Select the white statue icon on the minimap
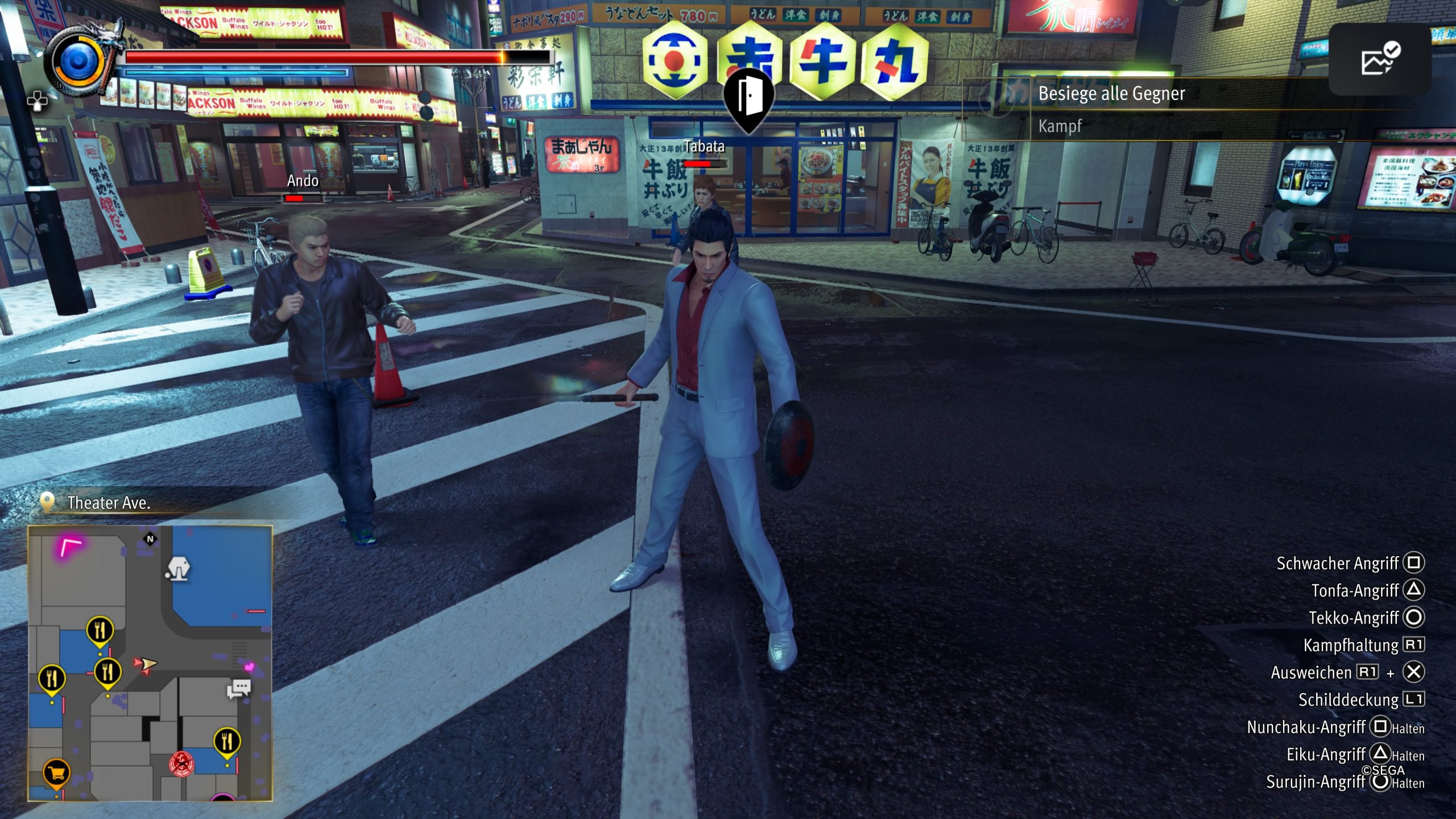1456x819 pixels. click(x=178, y=568)
